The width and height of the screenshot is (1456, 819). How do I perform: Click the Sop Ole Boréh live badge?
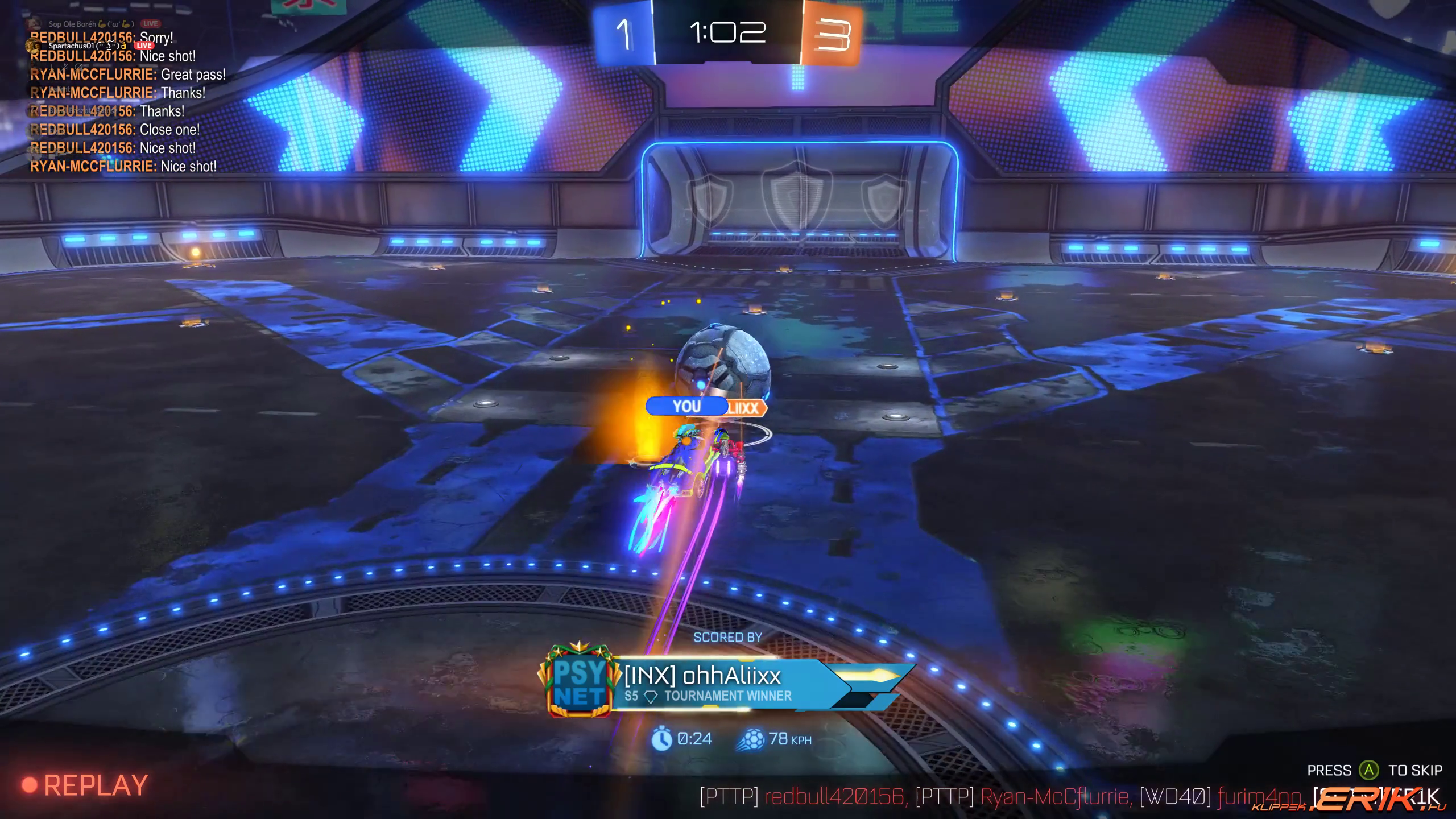[151, 24]
